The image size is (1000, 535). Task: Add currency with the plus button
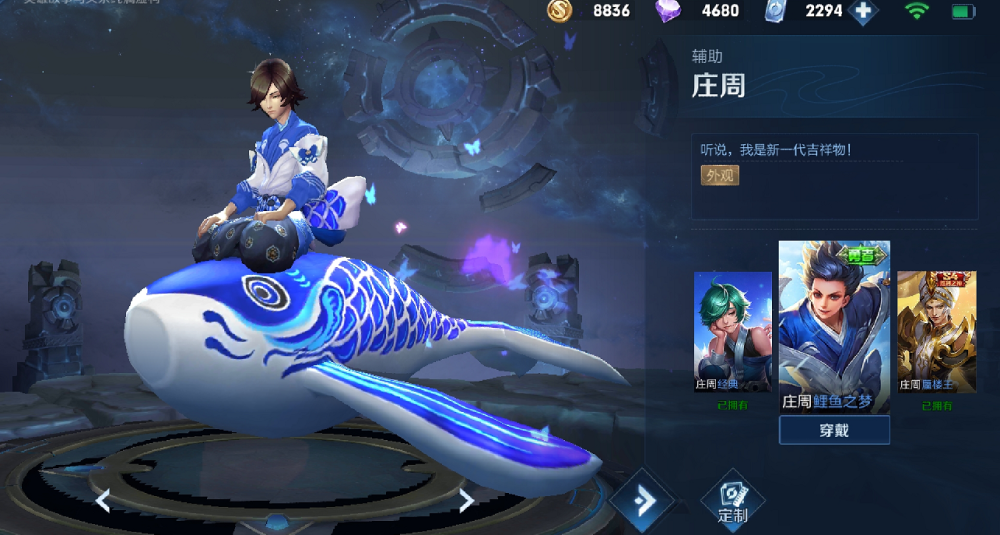coord(862,12)
